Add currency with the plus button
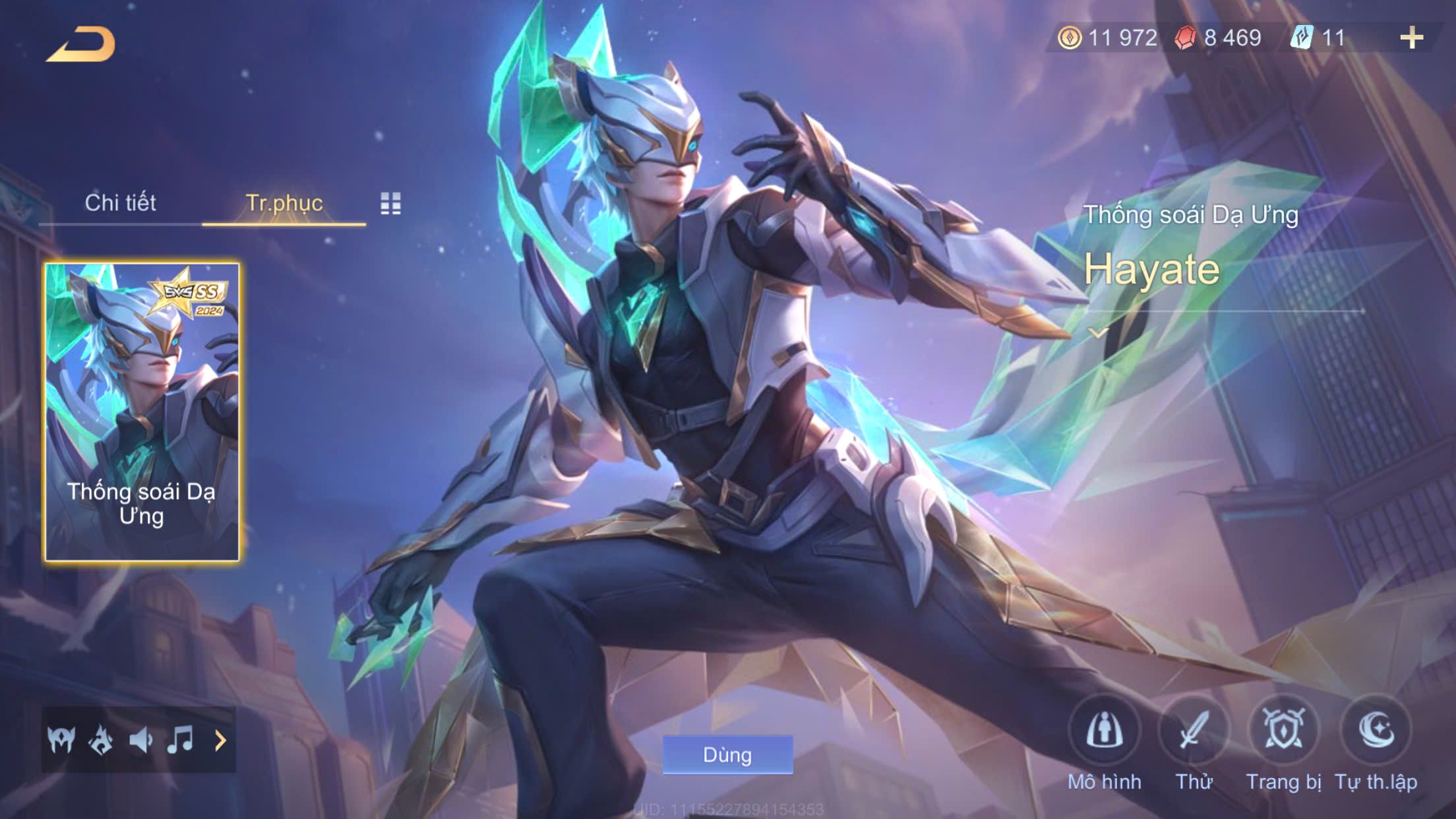 (x=1411, y=38)
